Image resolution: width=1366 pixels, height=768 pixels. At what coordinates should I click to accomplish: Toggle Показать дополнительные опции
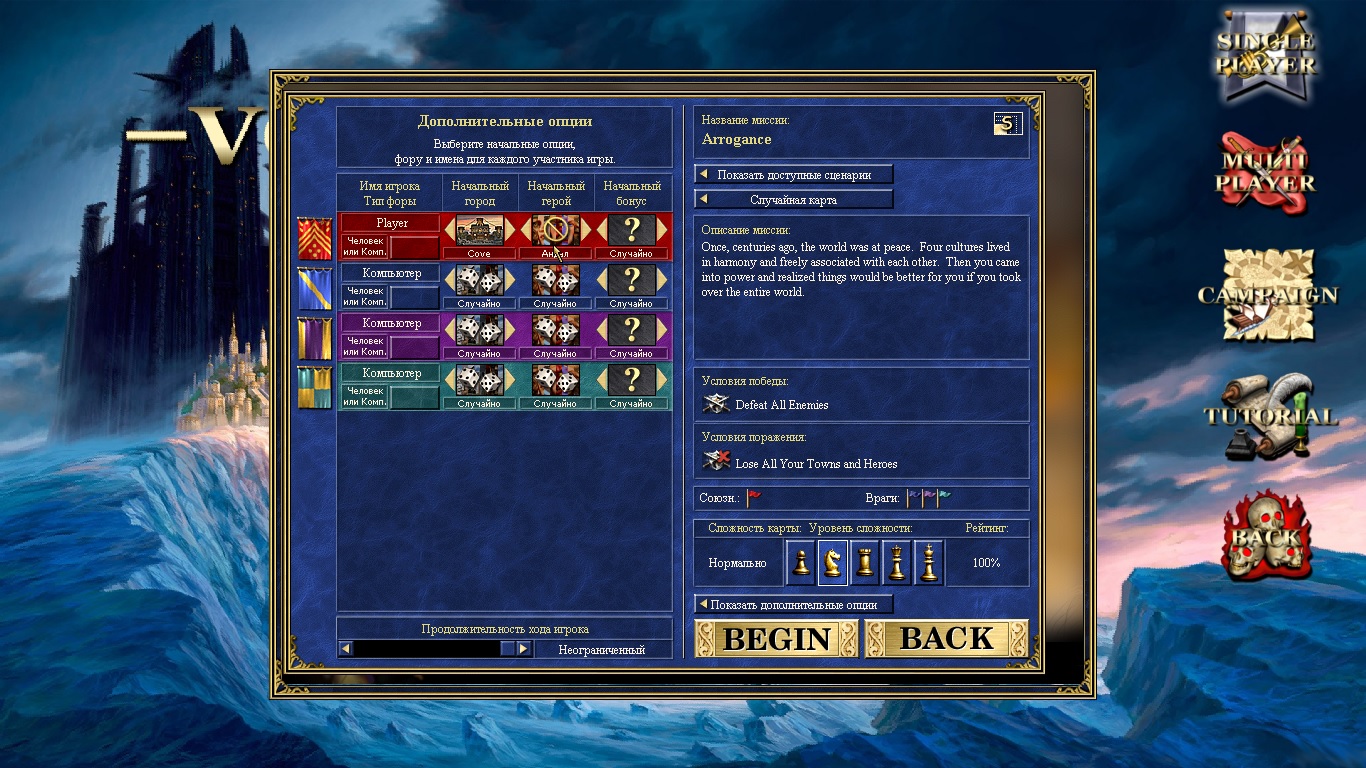793,605
